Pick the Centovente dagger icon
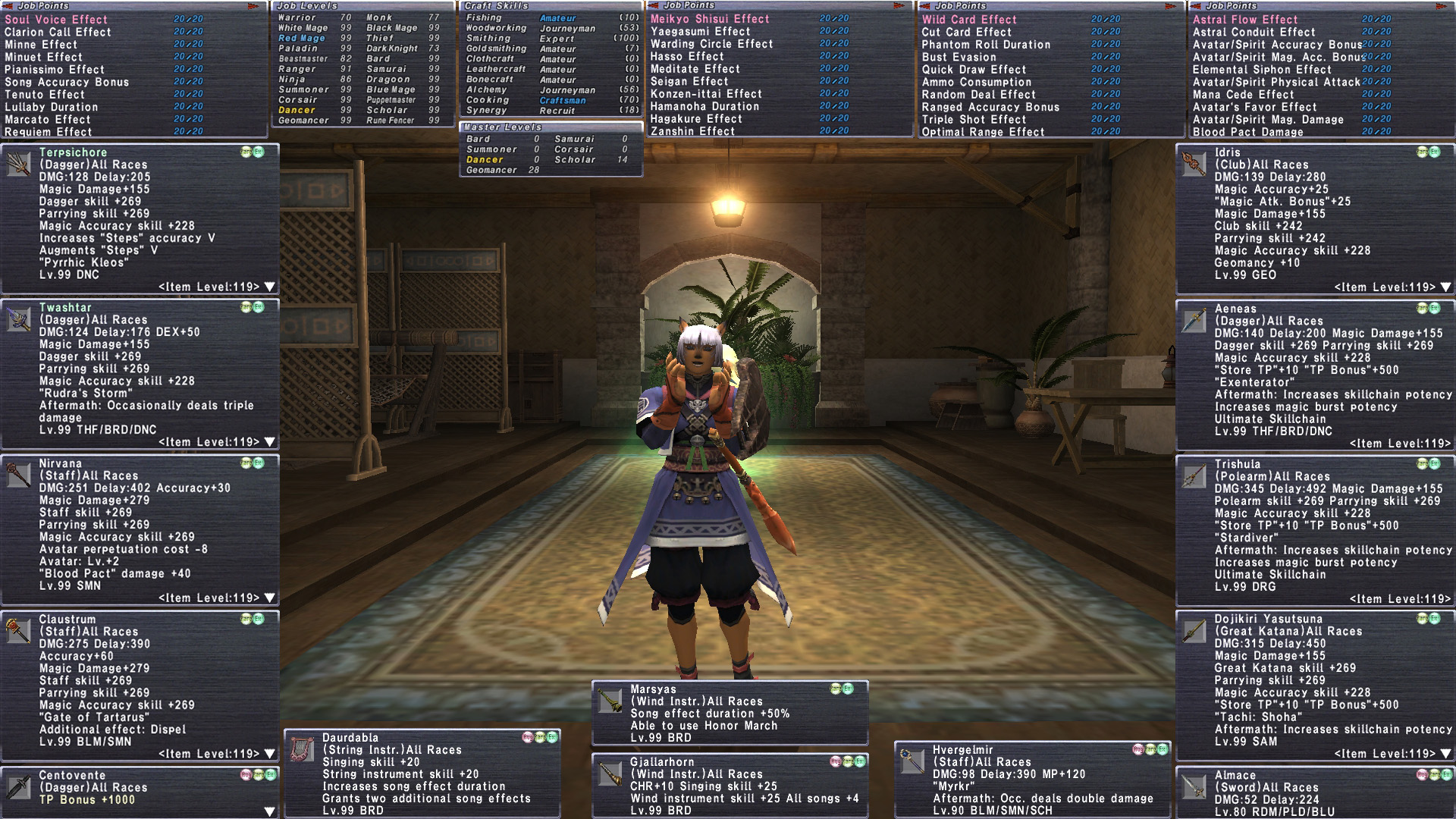Screen dimensions: 1456x819 pyautogui.click(x=18, y=787)
